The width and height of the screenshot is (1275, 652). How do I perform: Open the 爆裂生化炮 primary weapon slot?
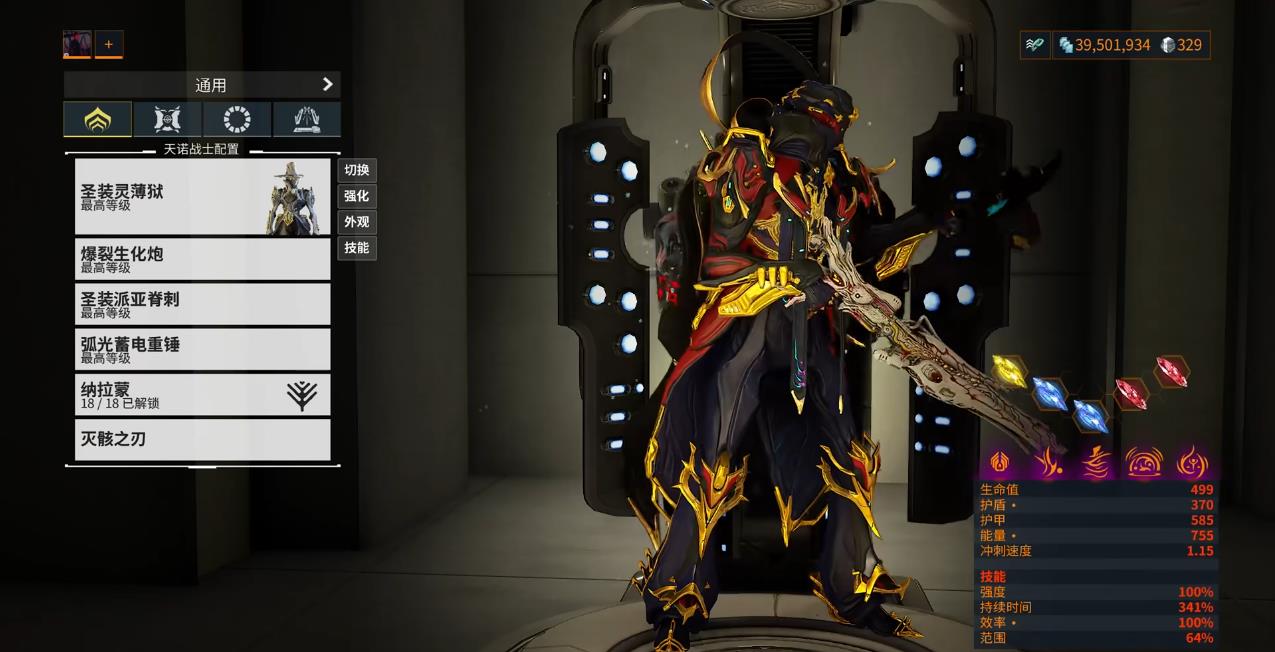click(202, 259)
